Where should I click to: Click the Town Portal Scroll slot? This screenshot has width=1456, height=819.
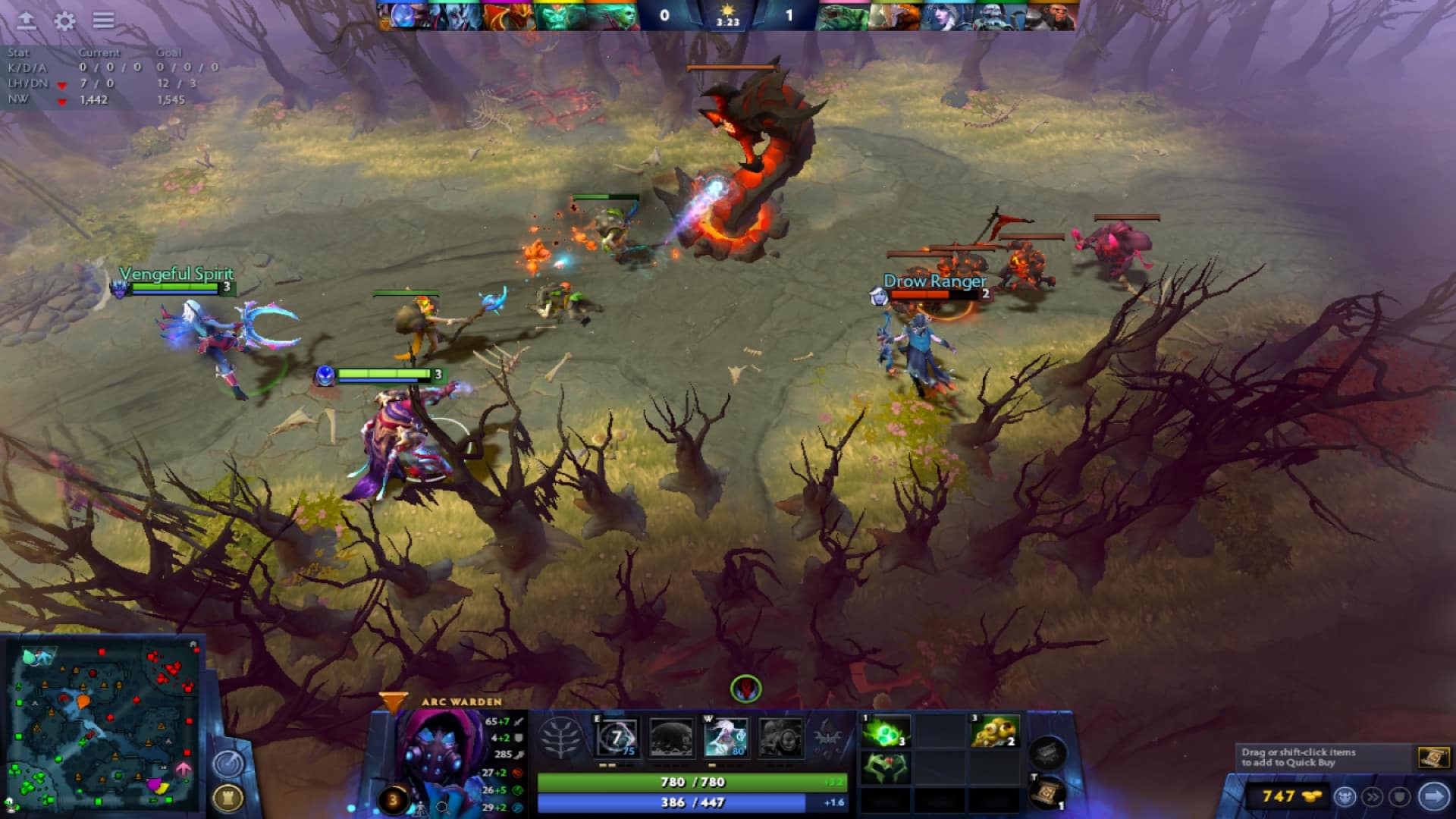(1046, 792)
